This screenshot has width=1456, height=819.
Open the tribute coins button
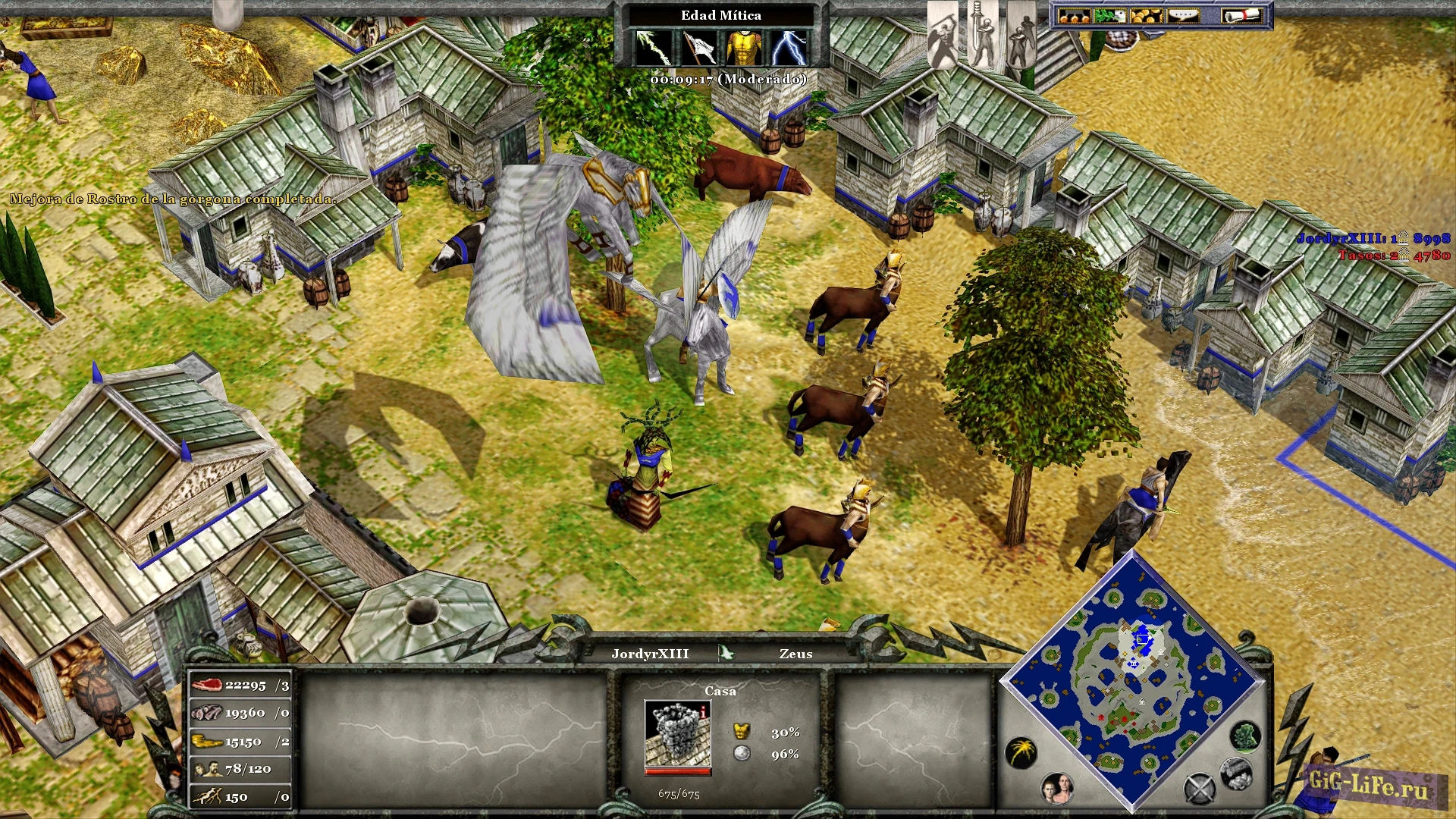tap(1074, 16)
